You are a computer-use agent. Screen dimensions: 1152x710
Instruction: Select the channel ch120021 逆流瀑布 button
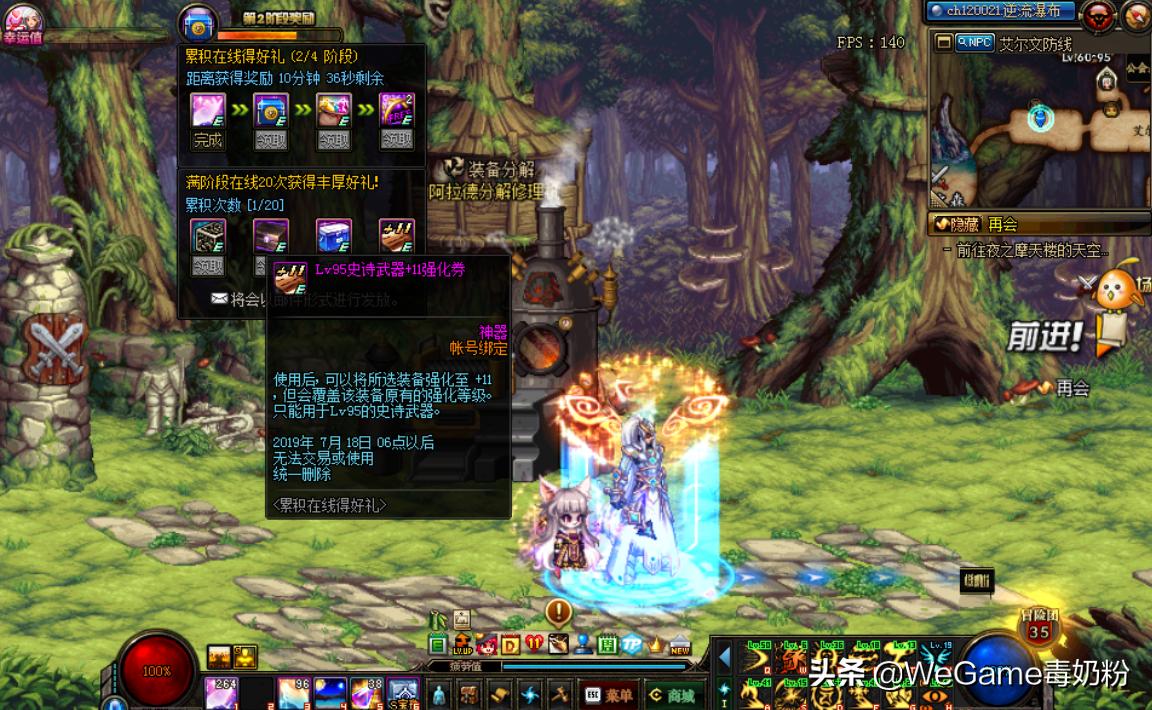pyautogui.click(x=1000, y=12)
